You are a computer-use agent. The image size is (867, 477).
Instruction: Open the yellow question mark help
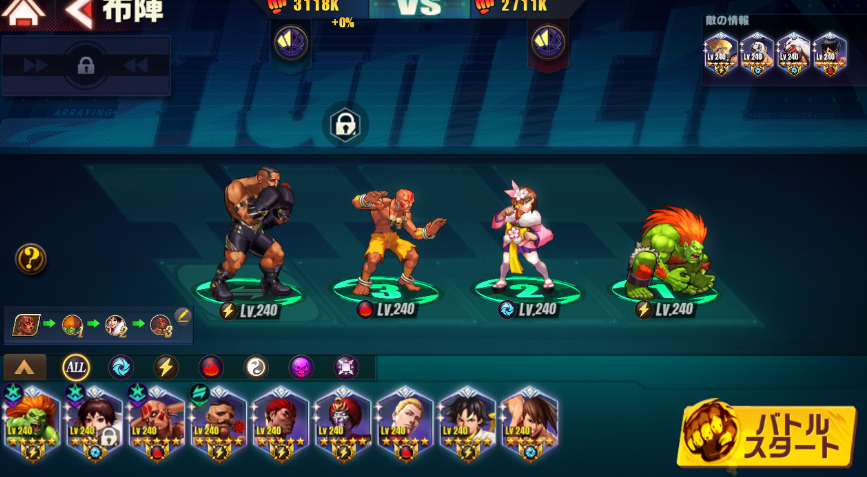pyautogui.click(x=31, y=259)
